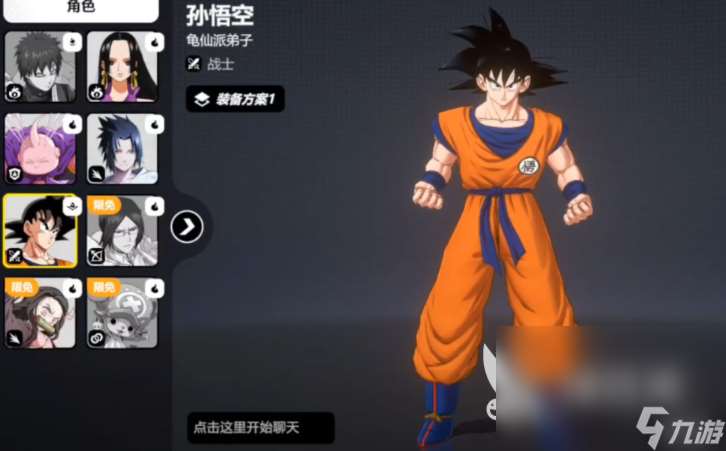
Task: Pick the Nezuko character portrait
Action: pyautogui.click(x=41, y=312)
